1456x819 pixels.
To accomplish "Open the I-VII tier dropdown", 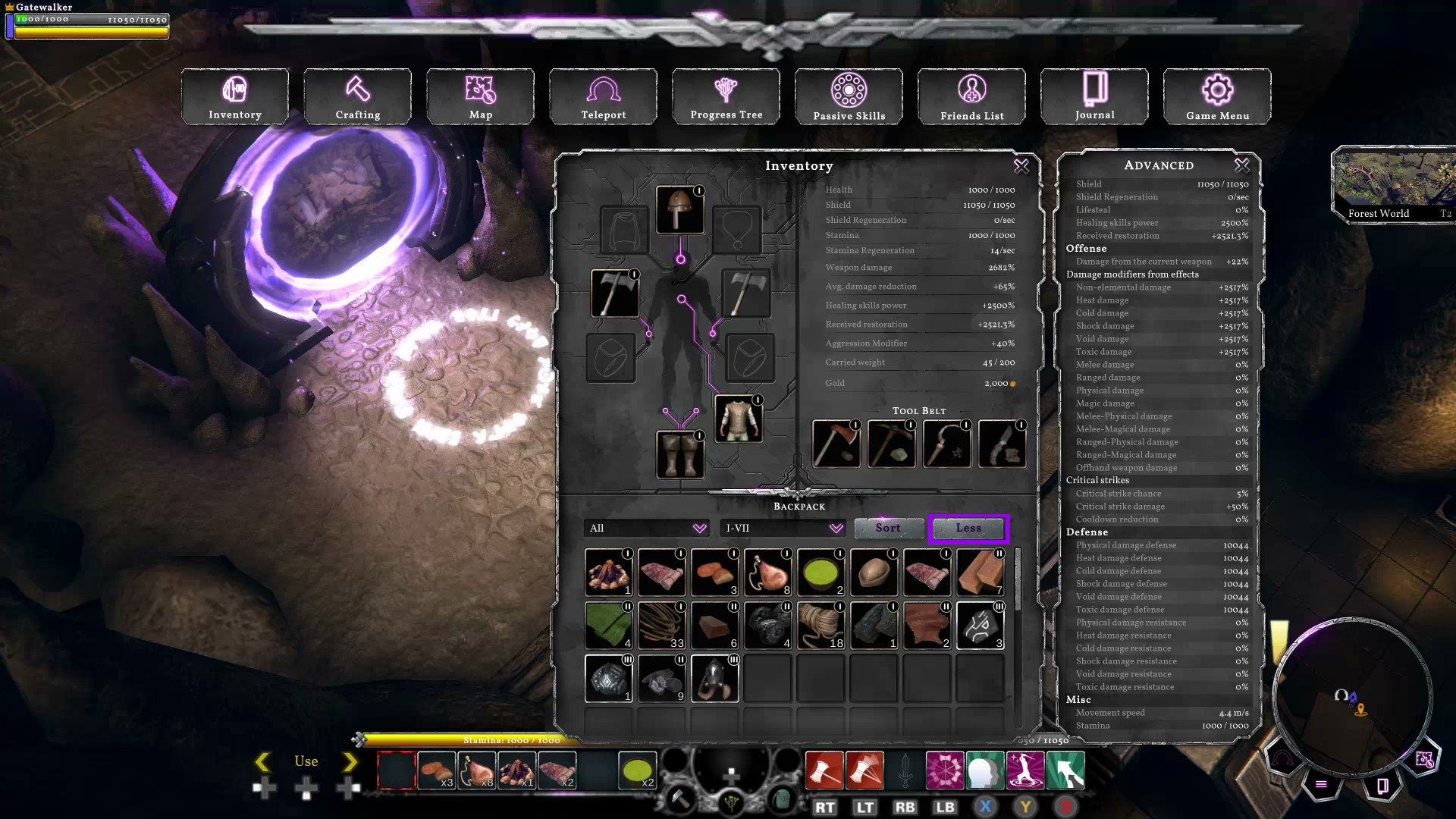I will tap(783, 528).
